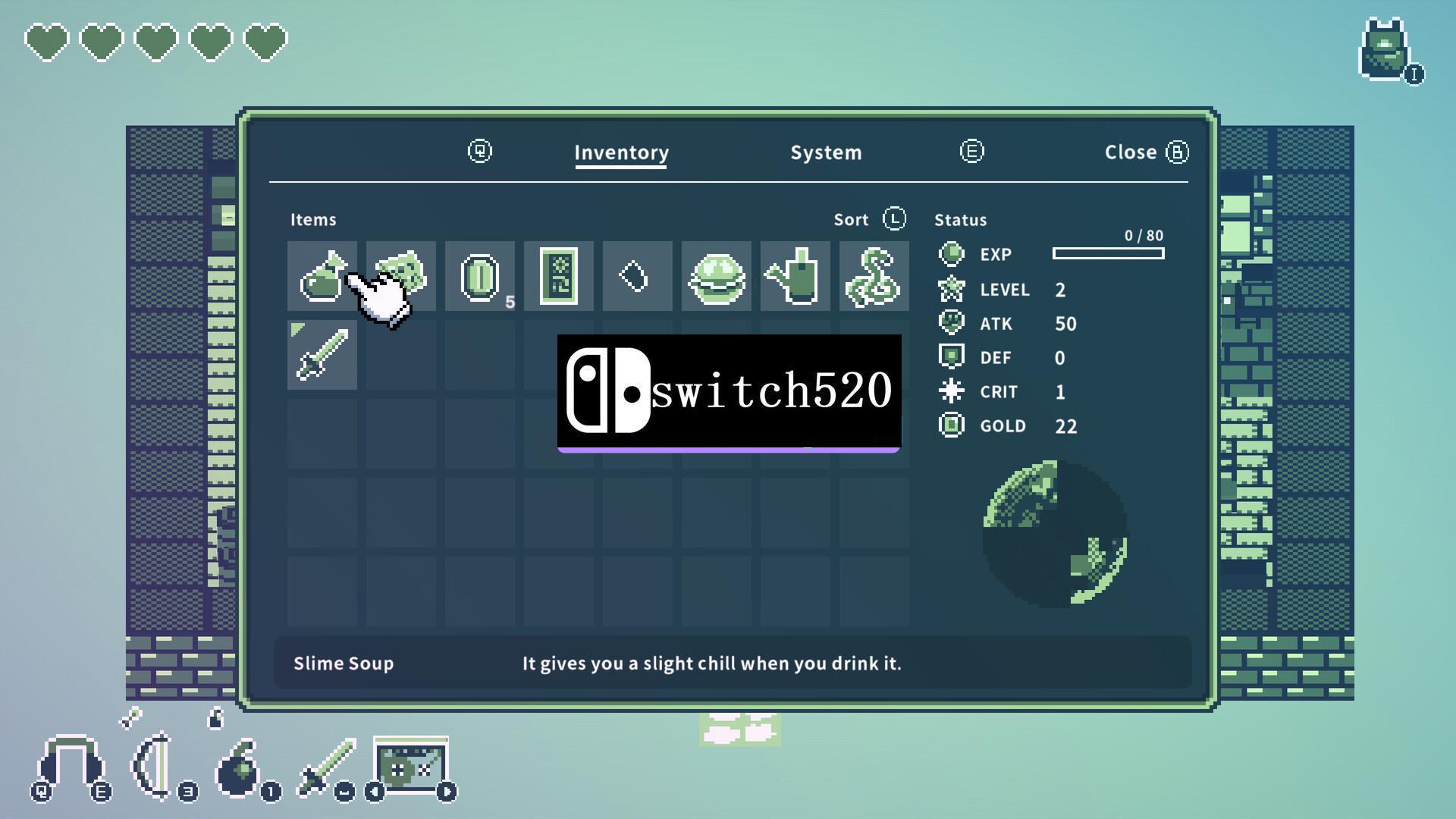Select the burger item slot

coord(716,276)
